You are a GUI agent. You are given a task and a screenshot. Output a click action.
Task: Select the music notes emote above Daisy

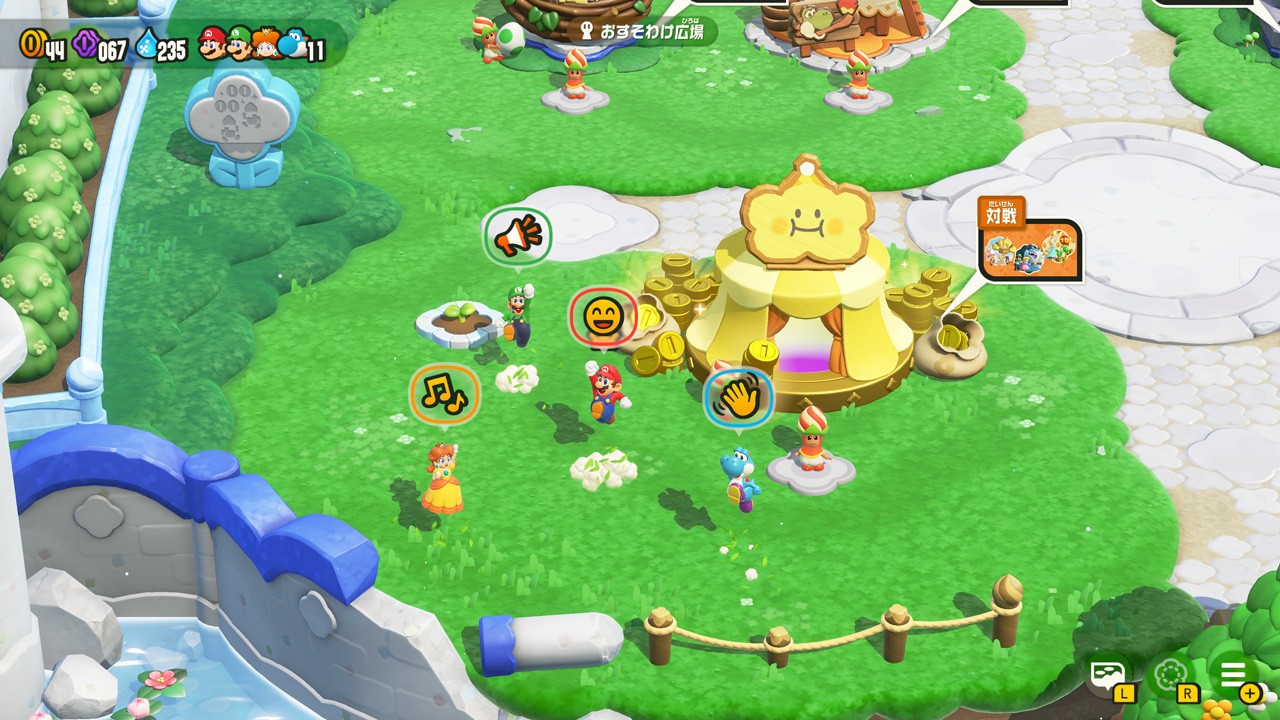coord(445,393)
